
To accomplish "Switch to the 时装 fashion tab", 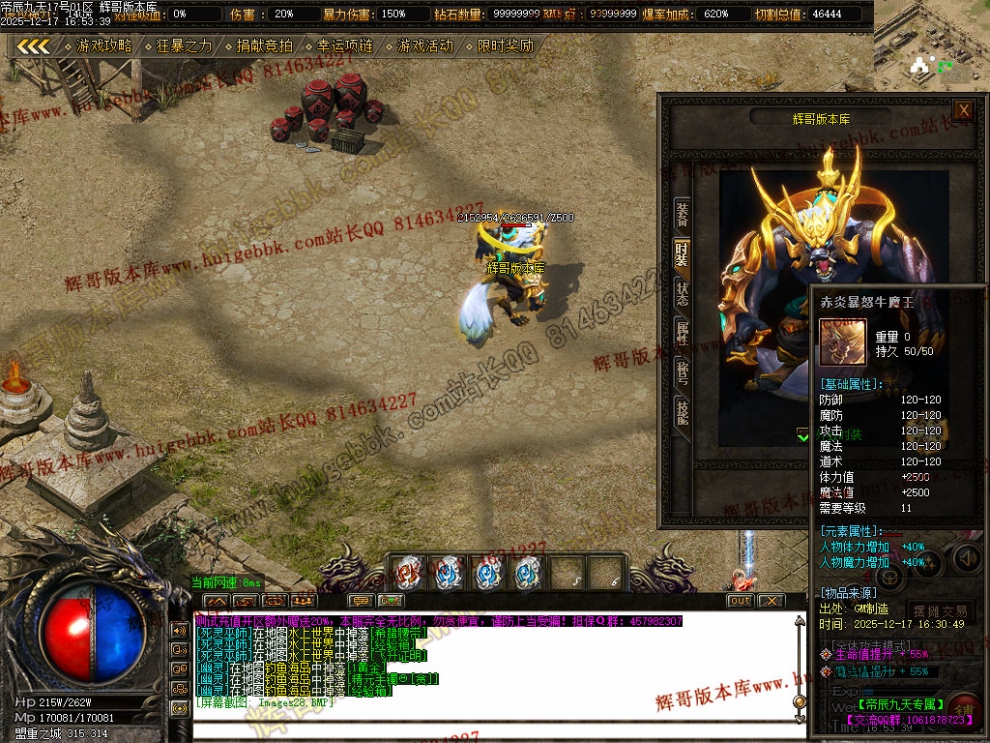I will [682, 254].
